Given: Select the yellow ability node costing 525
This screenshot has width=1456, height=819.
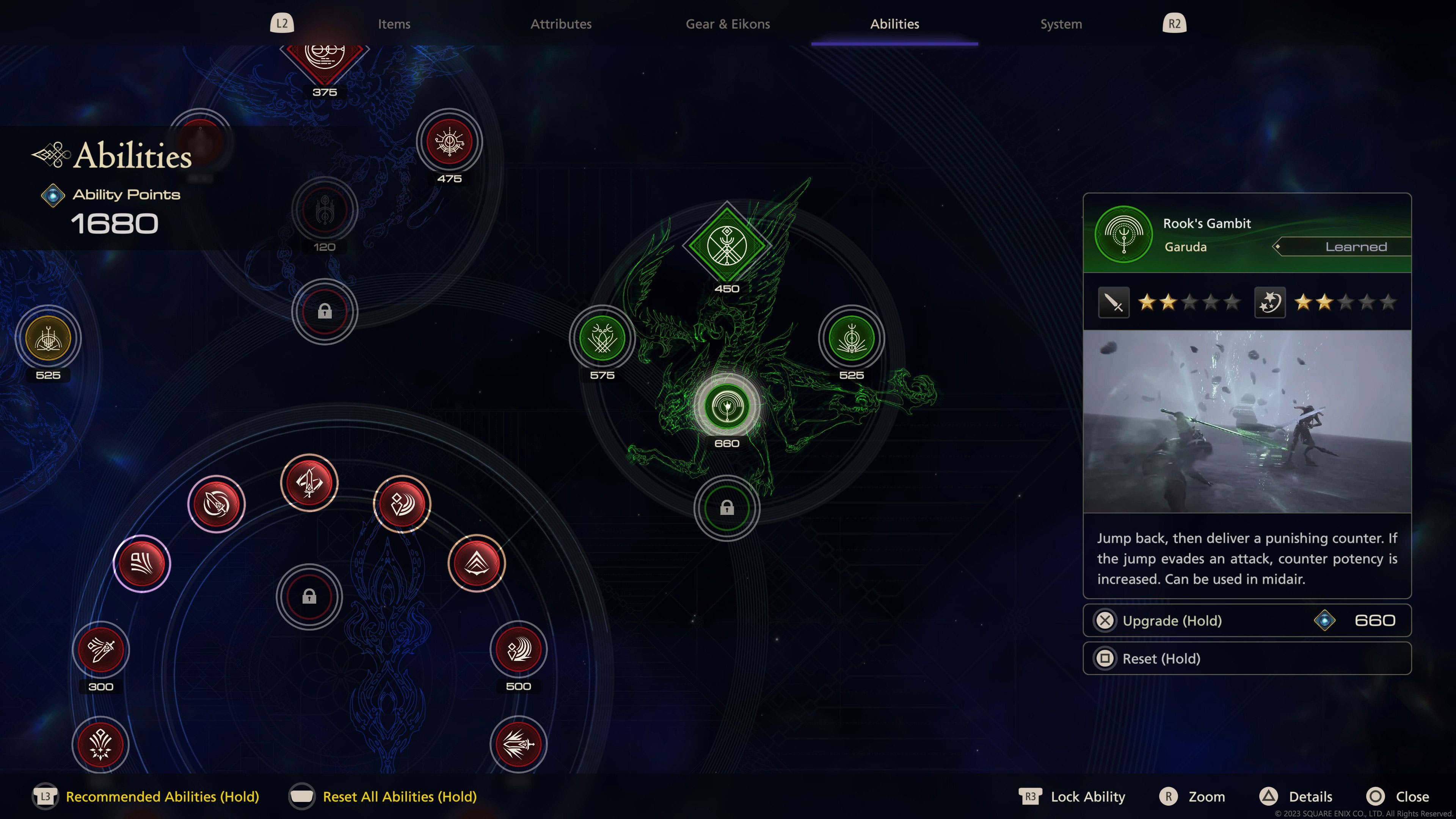Looking at the screenshot, I should tap(48, 339).
